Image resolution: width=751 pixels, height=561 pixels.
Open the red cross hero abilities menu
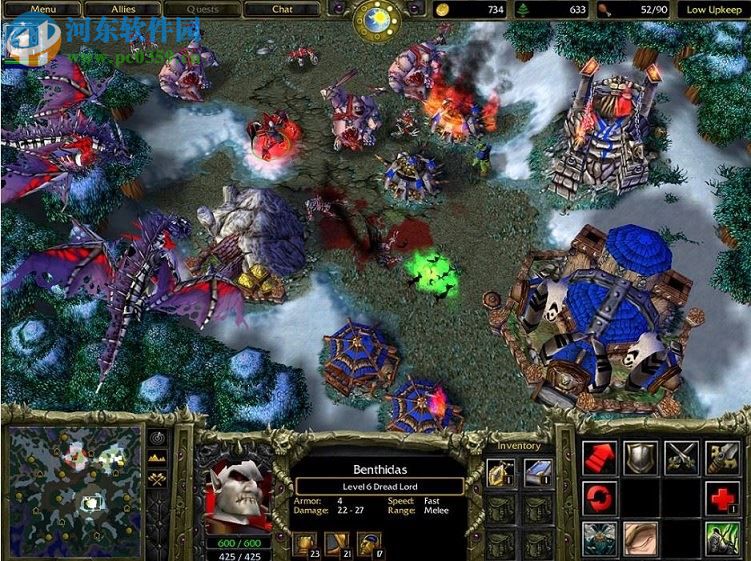point(722,498)
